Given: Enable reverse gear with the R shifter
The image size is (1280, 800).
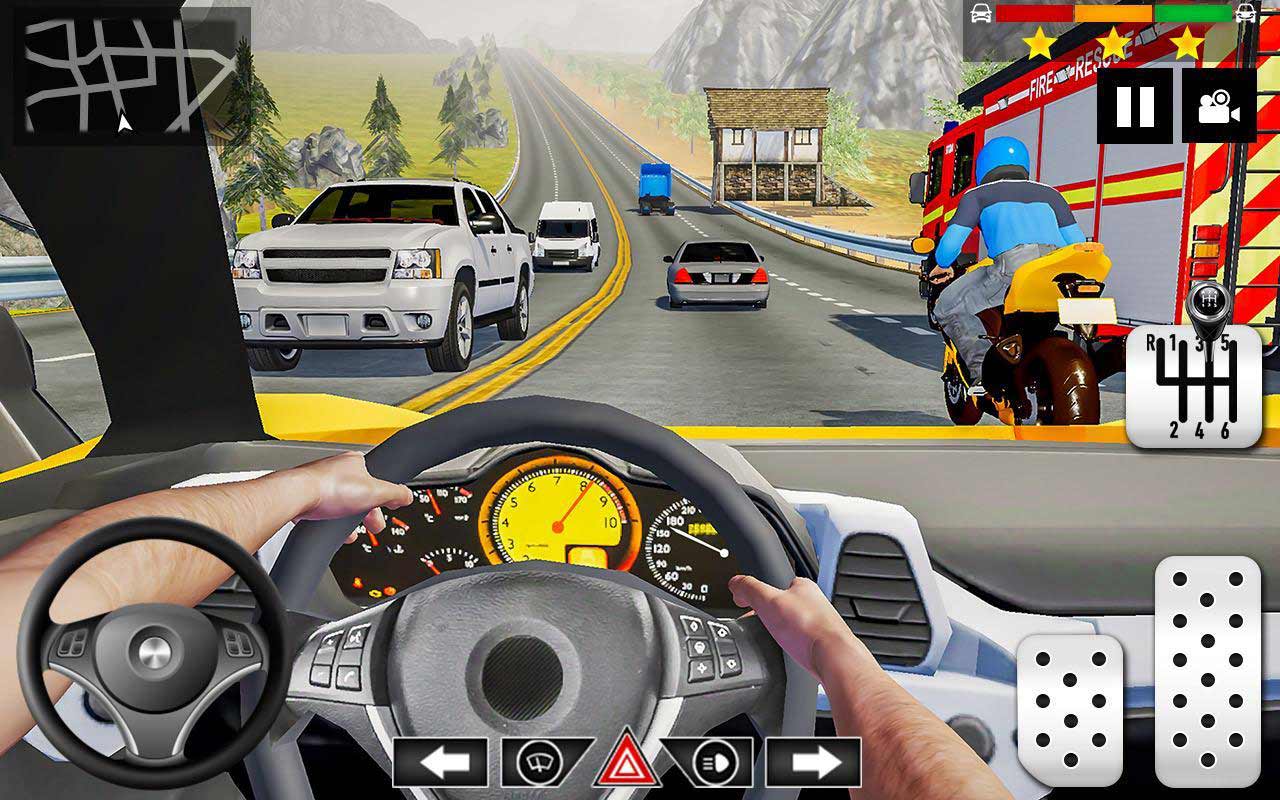Looking at the screenshot, I should [x=1152, y=343].
